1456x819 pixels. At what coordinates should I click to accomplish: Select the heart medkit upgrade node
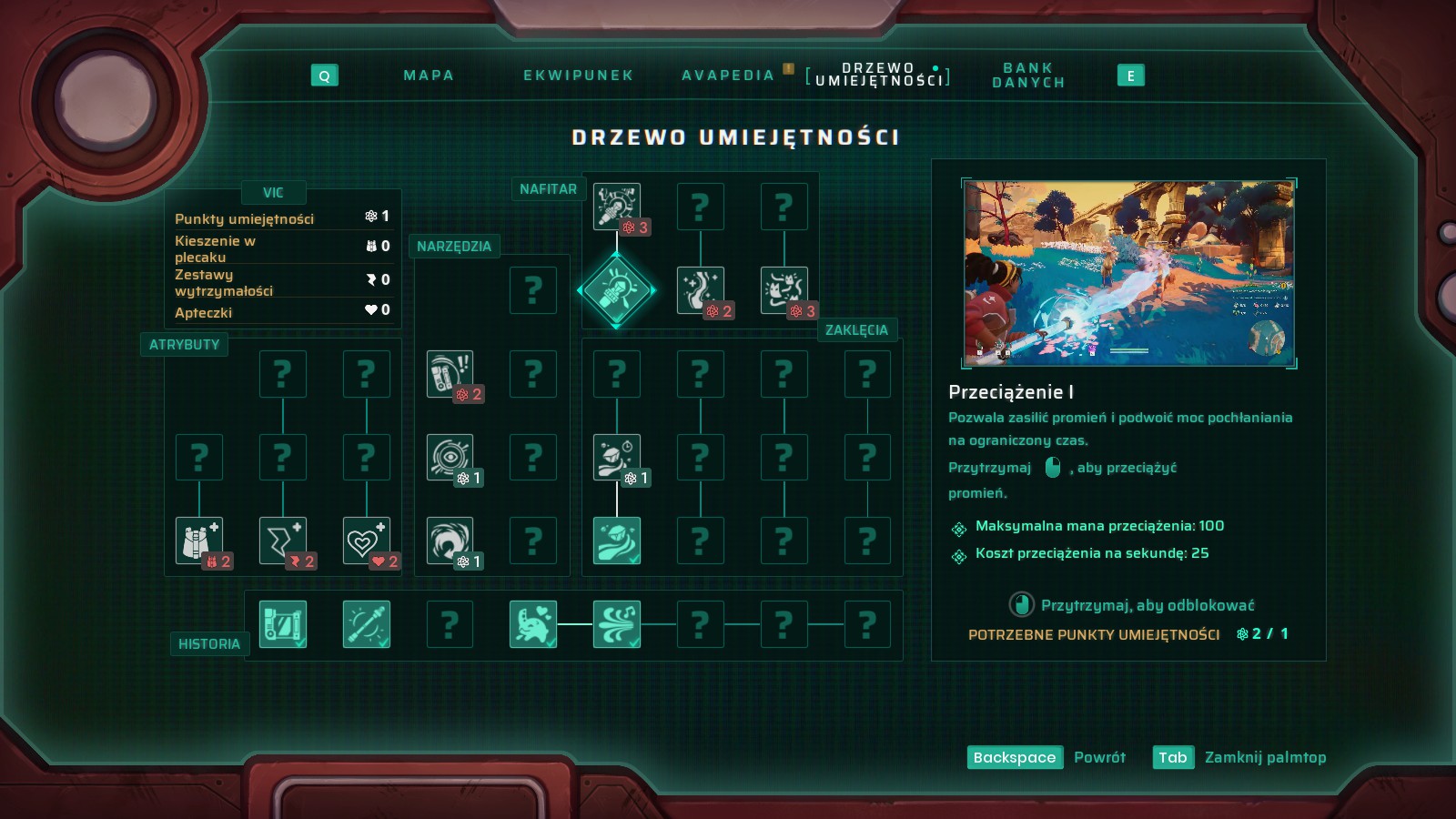click(x=367, y=541)
